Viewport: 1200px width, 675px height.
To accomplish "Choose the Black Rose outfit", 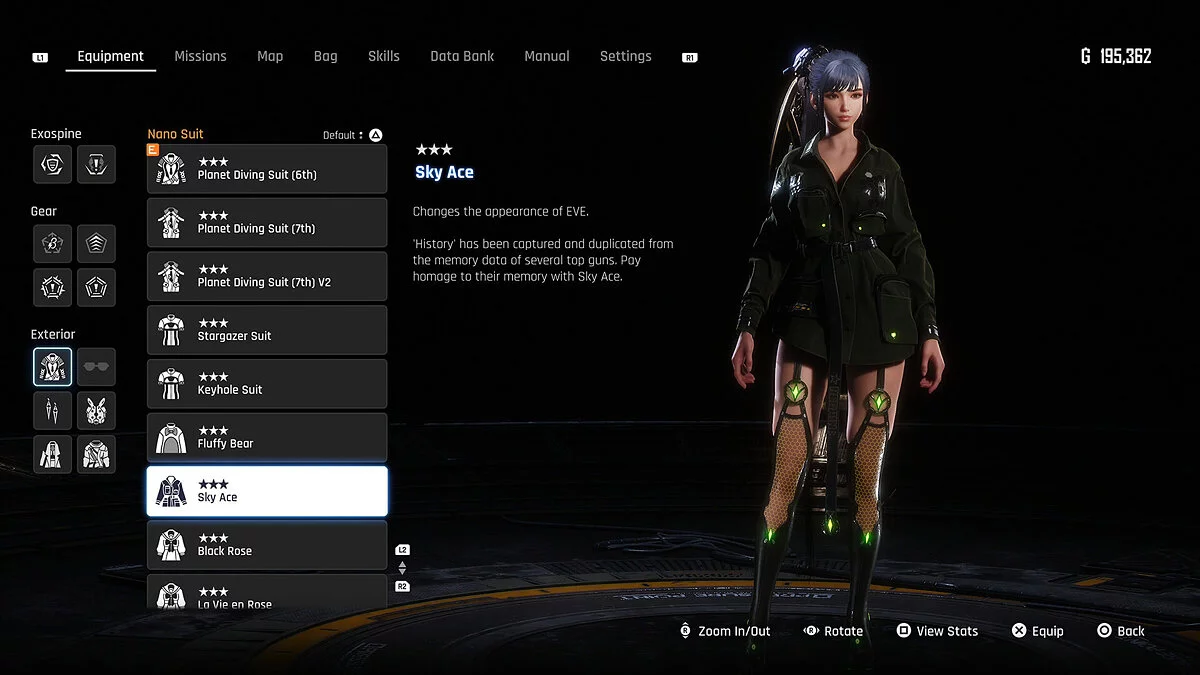I will 267,545.
